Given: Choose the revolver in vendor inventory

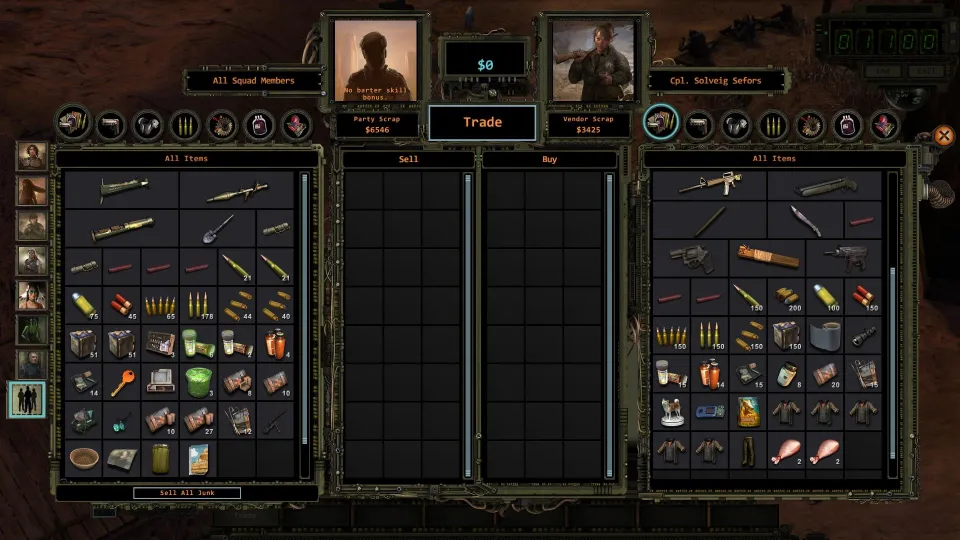Looking at the screenshot, I should click(690, 257).
